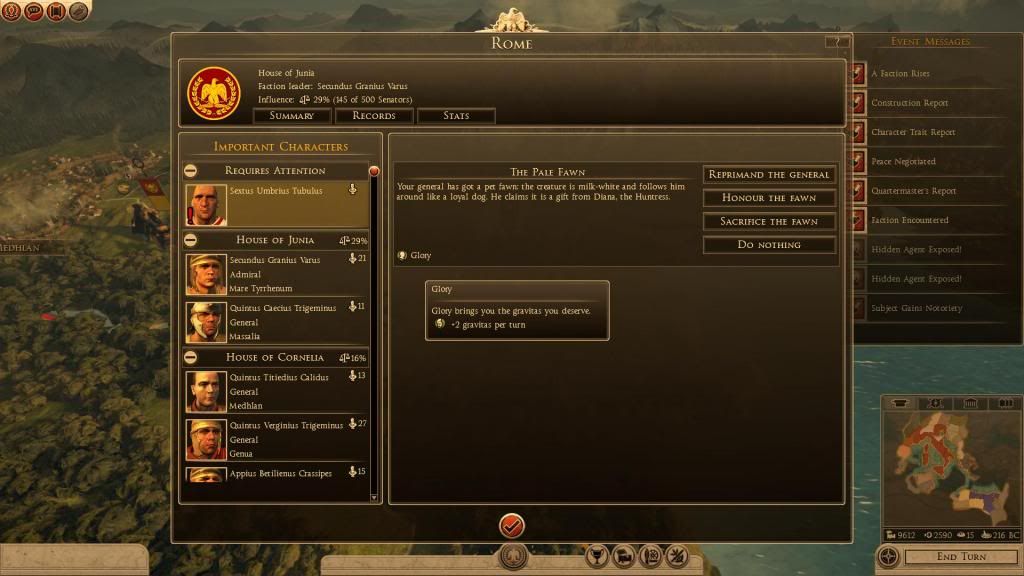This screenshot has width=1024, height=576.
Task: Open the Peace Negotiated event message
Action: [x=903, y=161]
